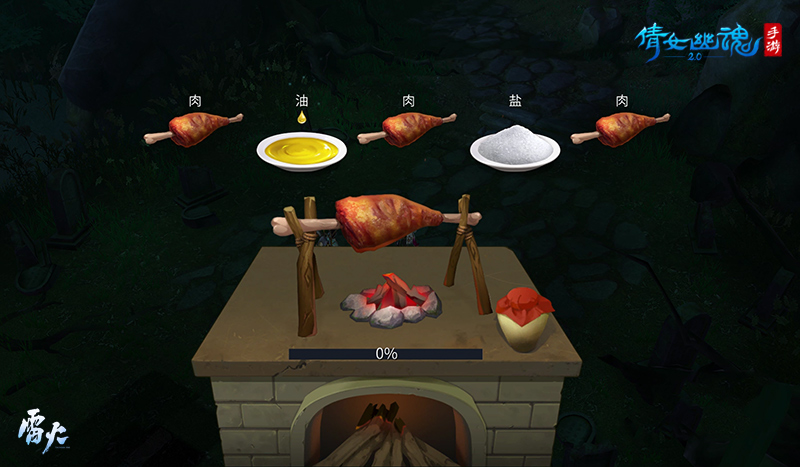Select the salt (盐) plate ingredient
Screen dimensions: 800x467
coord(515,149)
